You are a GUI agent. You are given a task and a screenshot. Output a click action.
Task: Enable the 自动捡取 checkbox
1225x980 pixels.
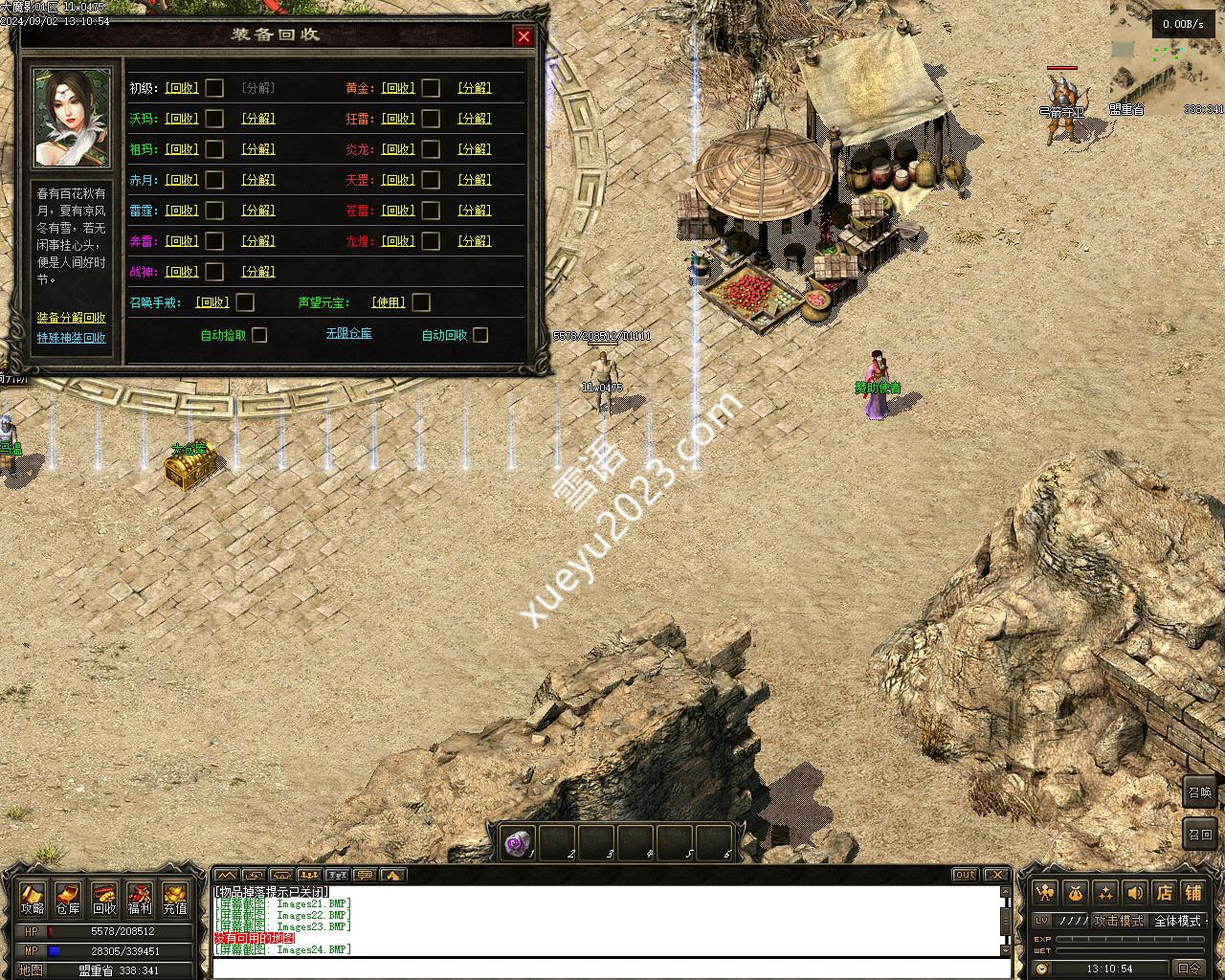coord(259,335)
